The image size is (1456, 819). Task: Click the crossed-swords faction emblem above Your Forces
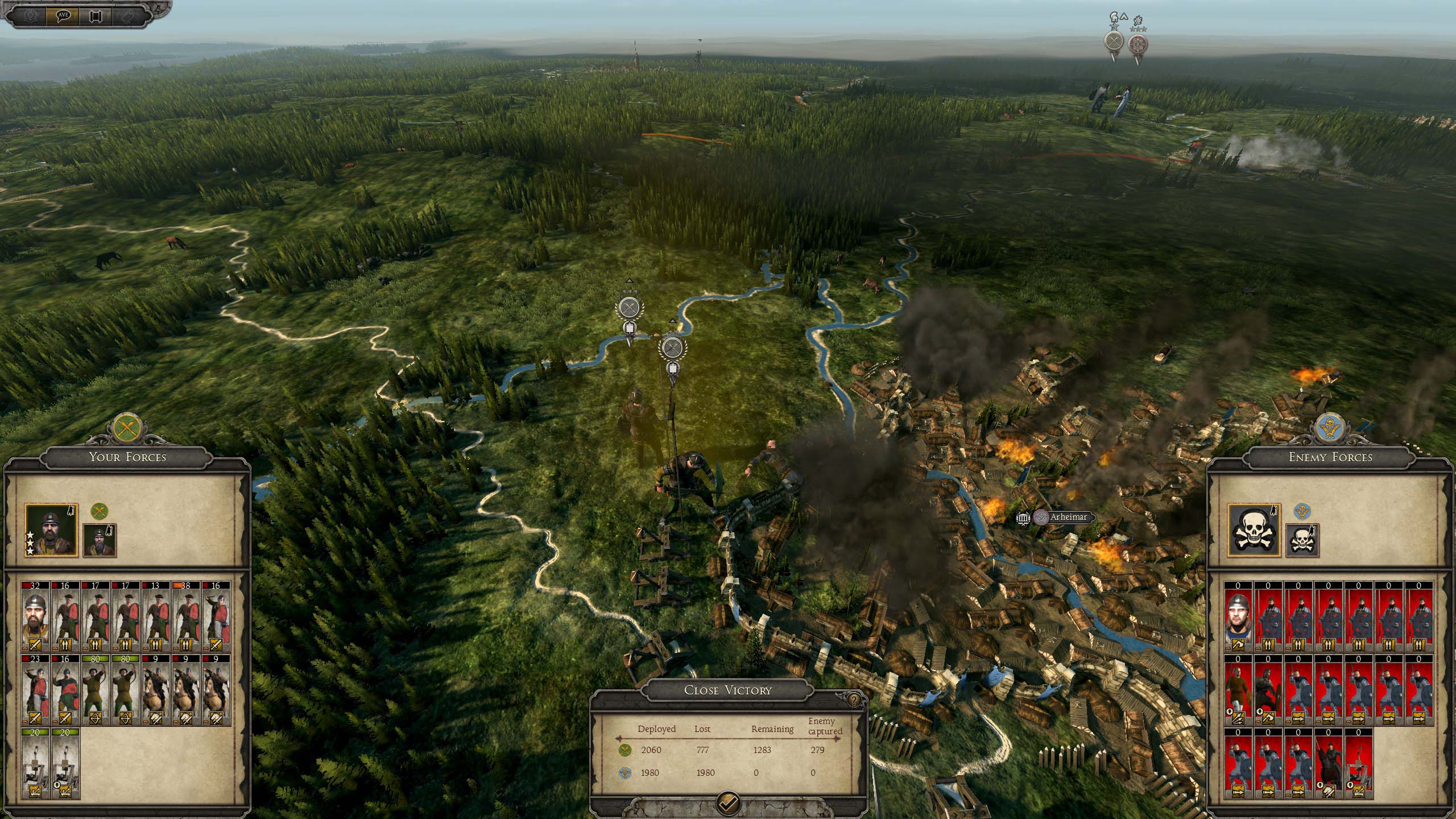[127, 427]
